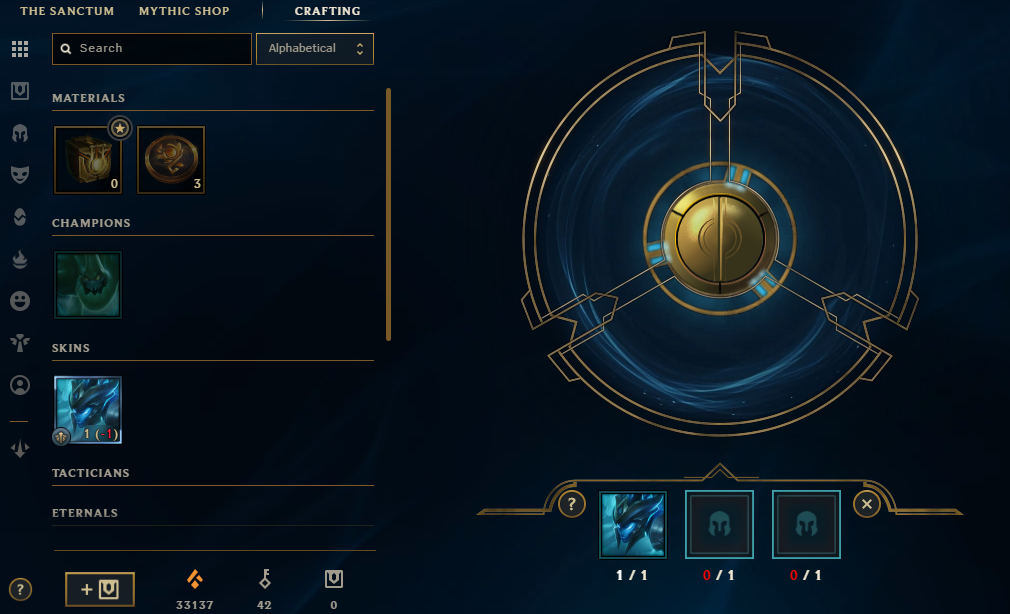Screen dimensions: 1010x614
Task: Open the plus loot purchase button
Action: 100,589
